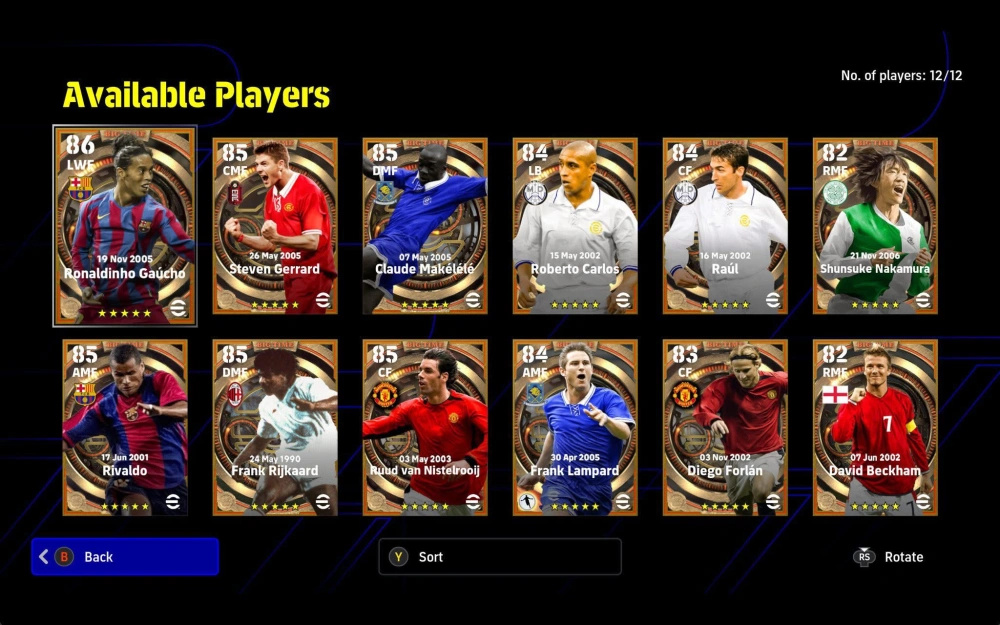1000x625 pixels.
Task: Open the Diego Forlán player card
Action: (x=725, y=427)
